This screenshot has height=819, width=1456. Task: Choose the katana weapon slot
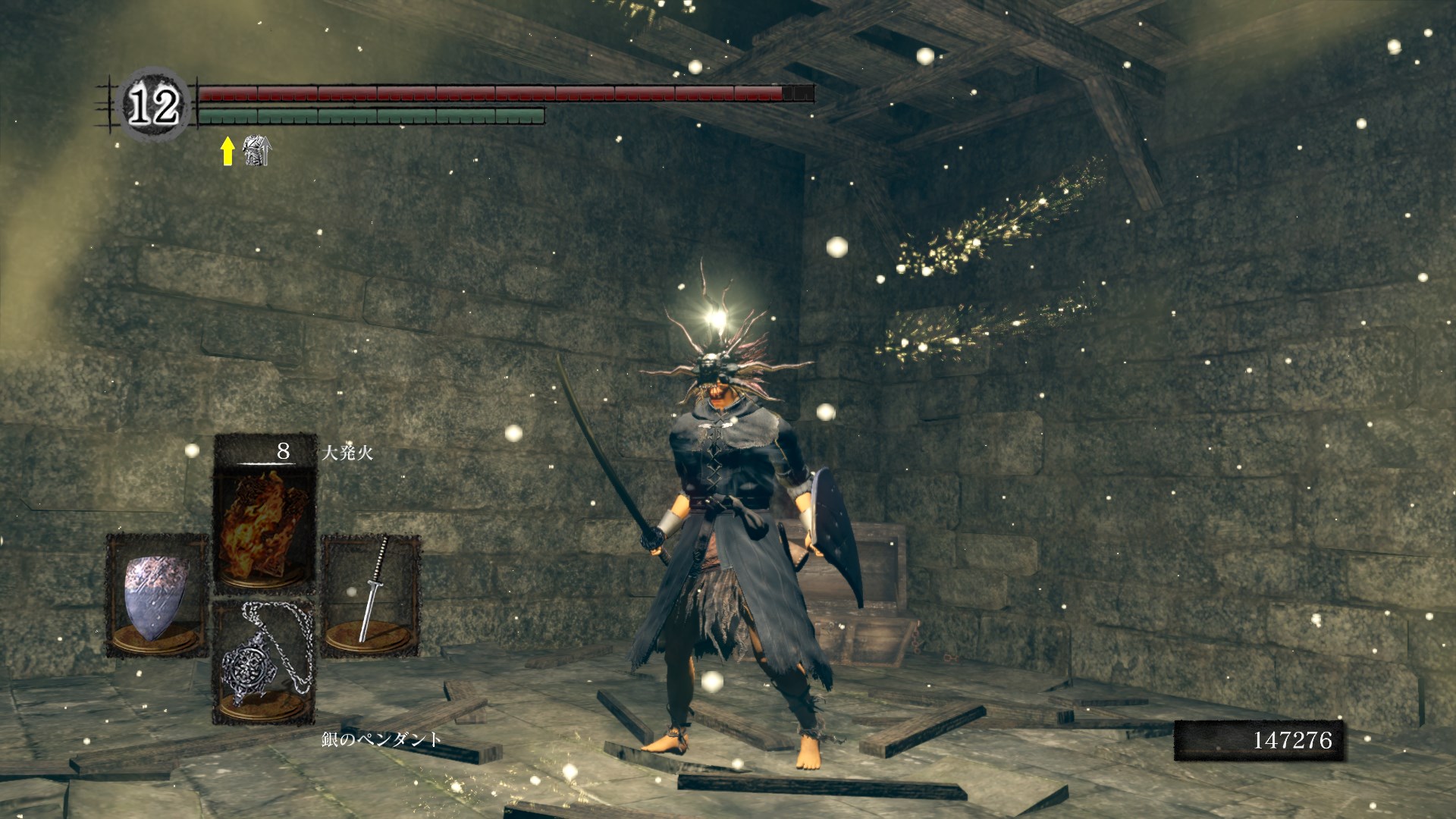coord(371,596)
